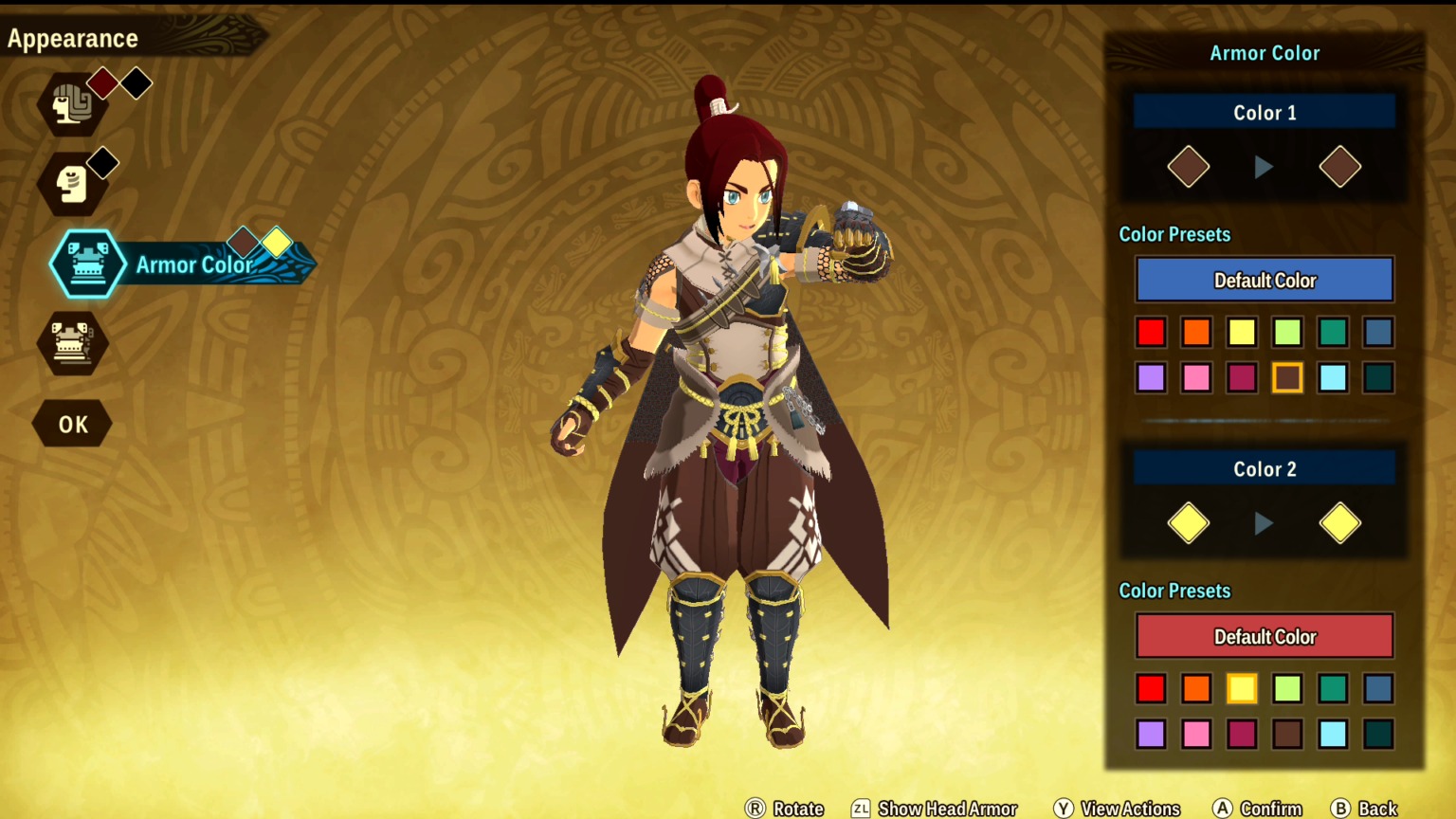
Task: Open the face customization icon in the sidebar
Action: 74,182
